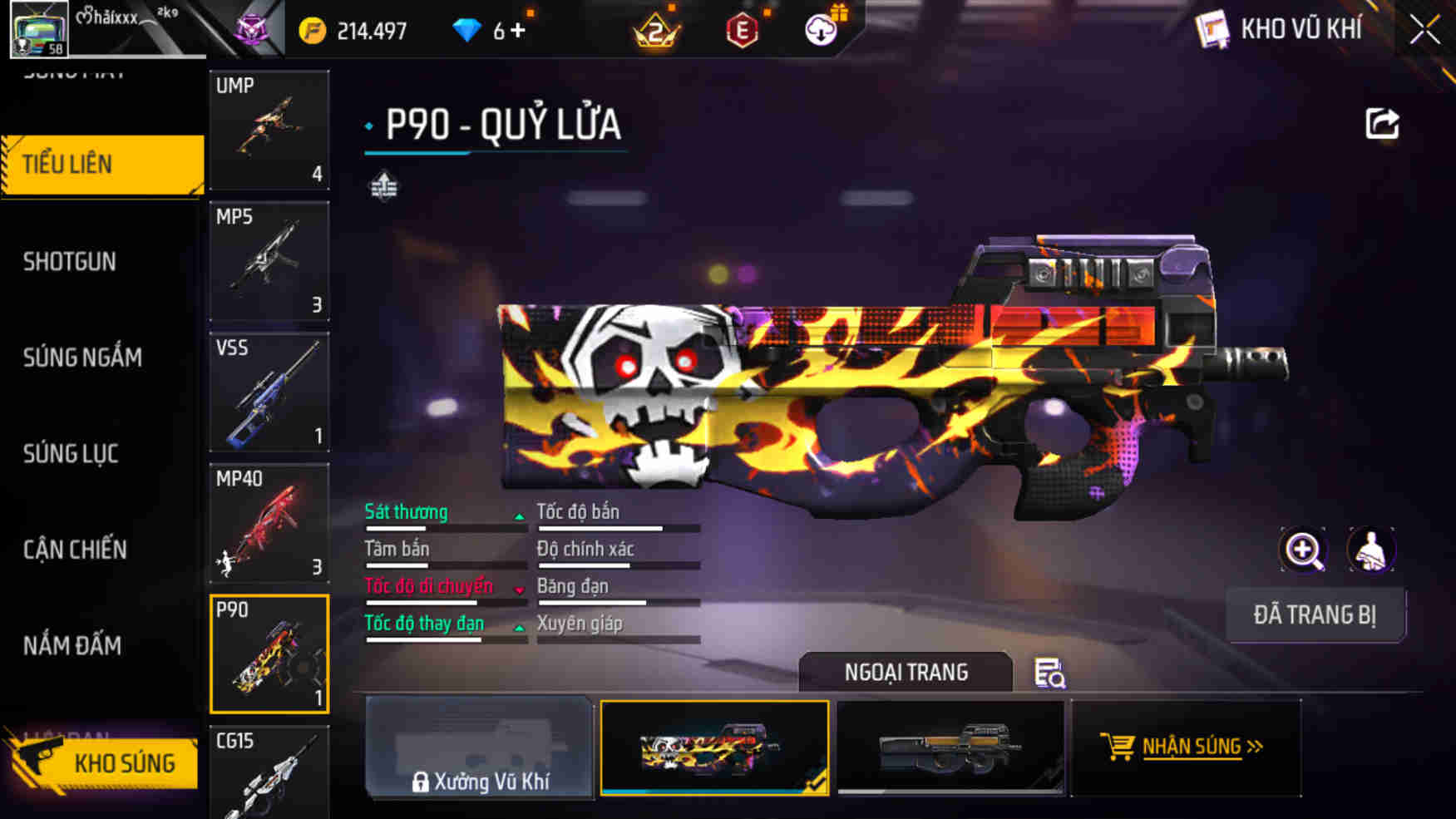This screenshot has height=819, width=1456.
Task: Click the green arrow beside Sát thương
Action: coord(521,517)
